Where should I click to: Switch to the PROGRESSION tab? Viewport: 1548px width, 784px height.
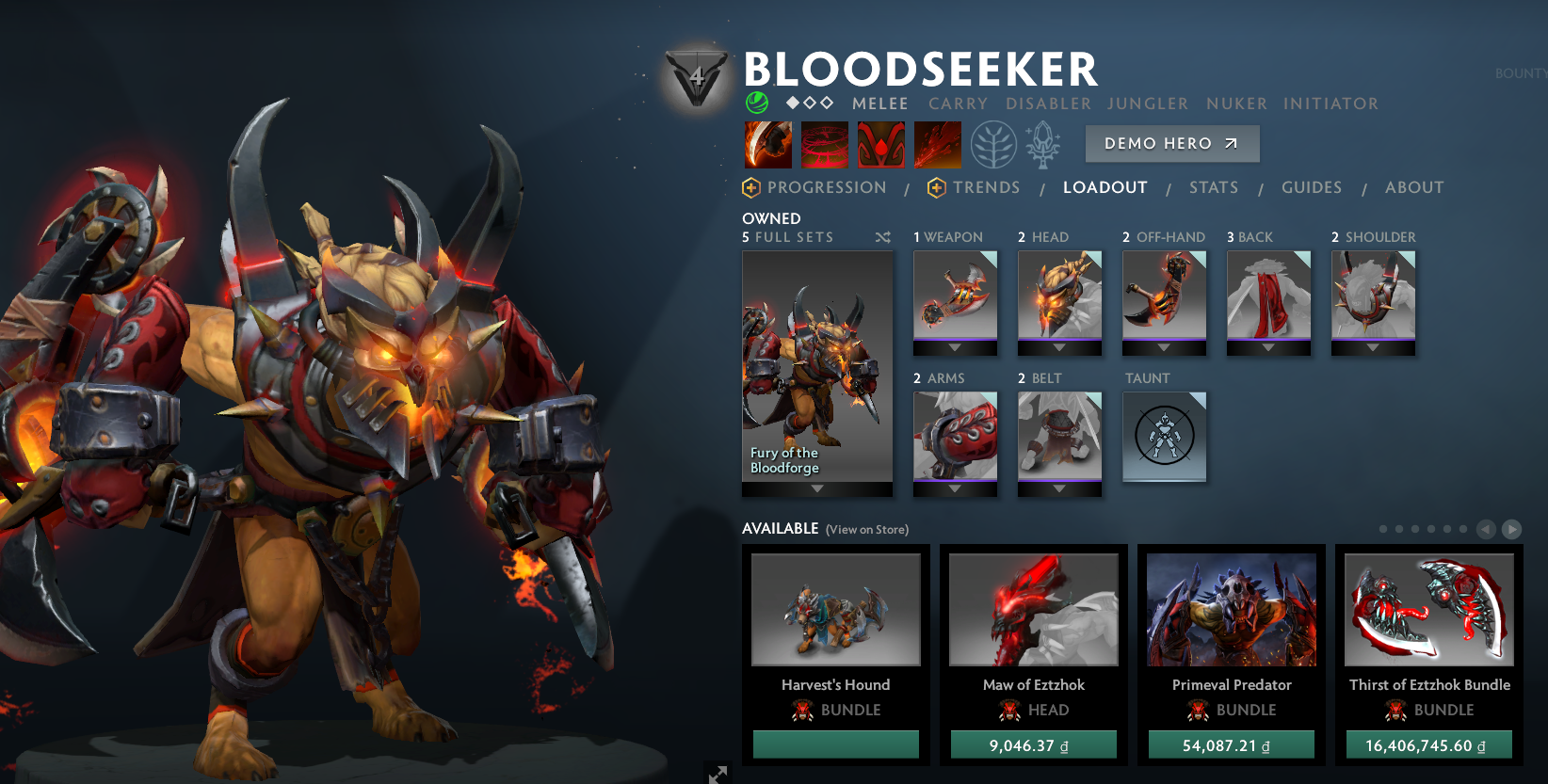pyautogui.click(x=827, y=187)
